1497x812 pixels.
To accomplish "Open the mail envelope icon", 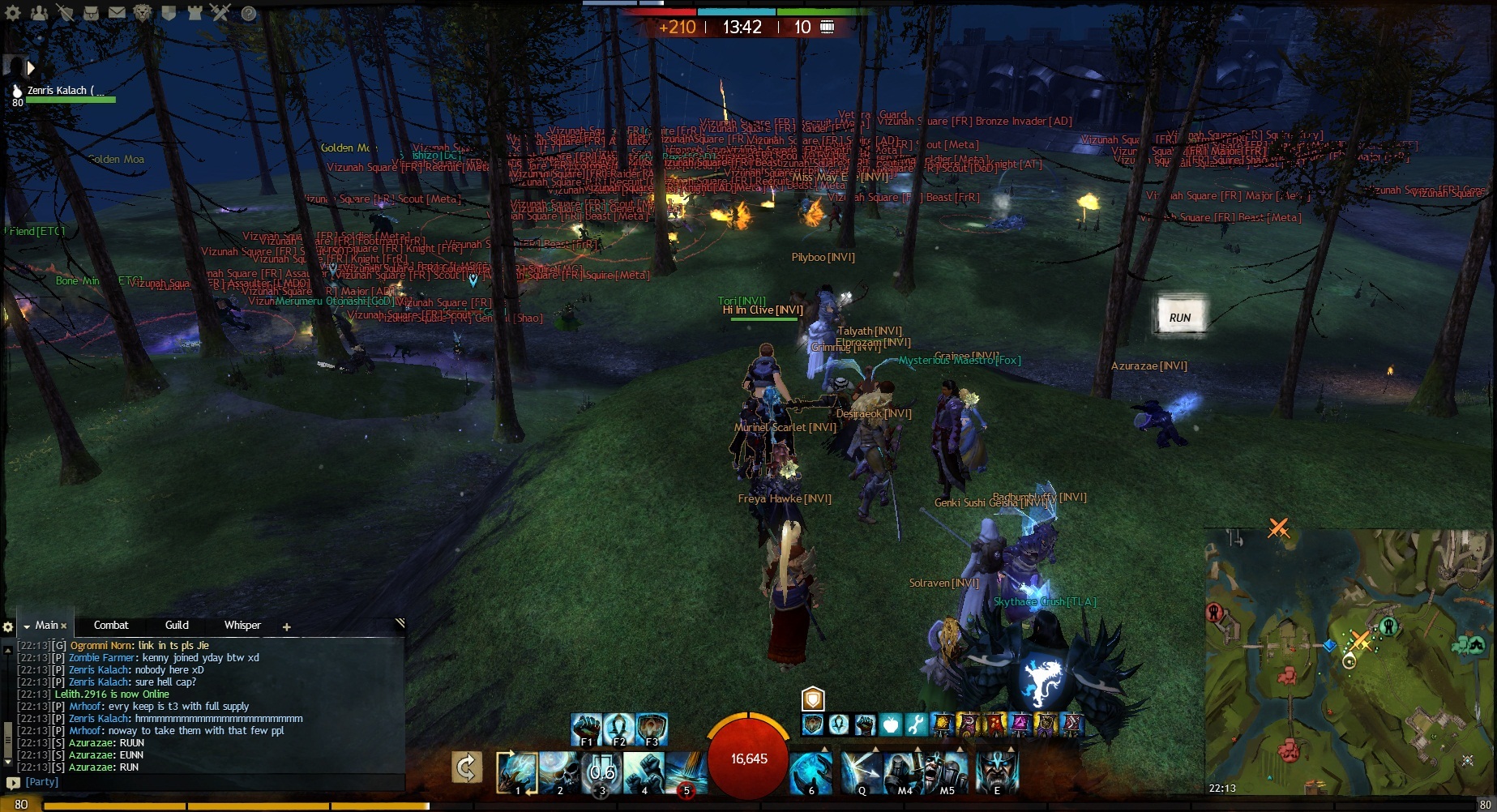I will [117, 12].
